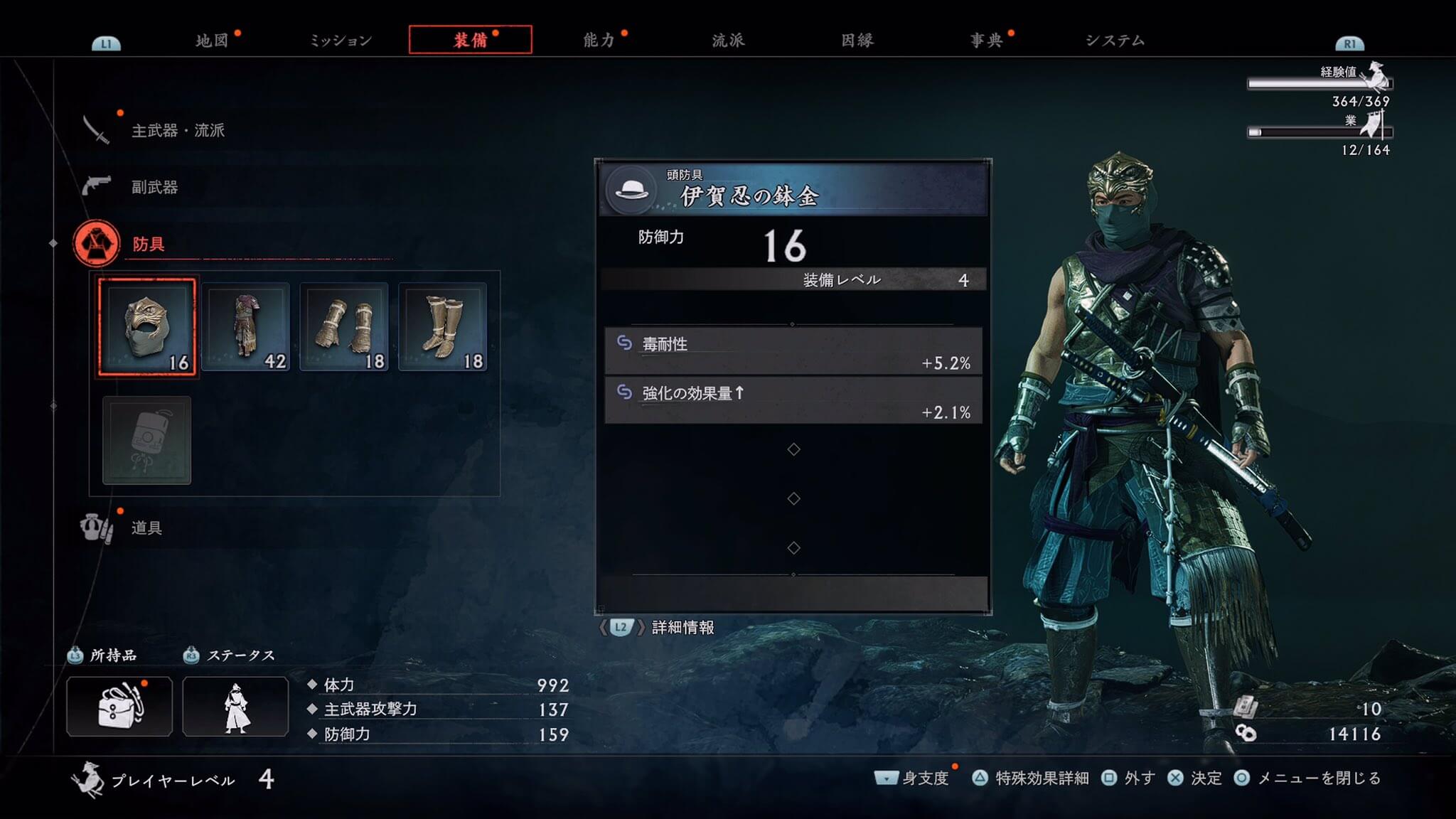1456x819 pixels.
Task: Select the leg boots armor slot
Action: tap(442, 327)
